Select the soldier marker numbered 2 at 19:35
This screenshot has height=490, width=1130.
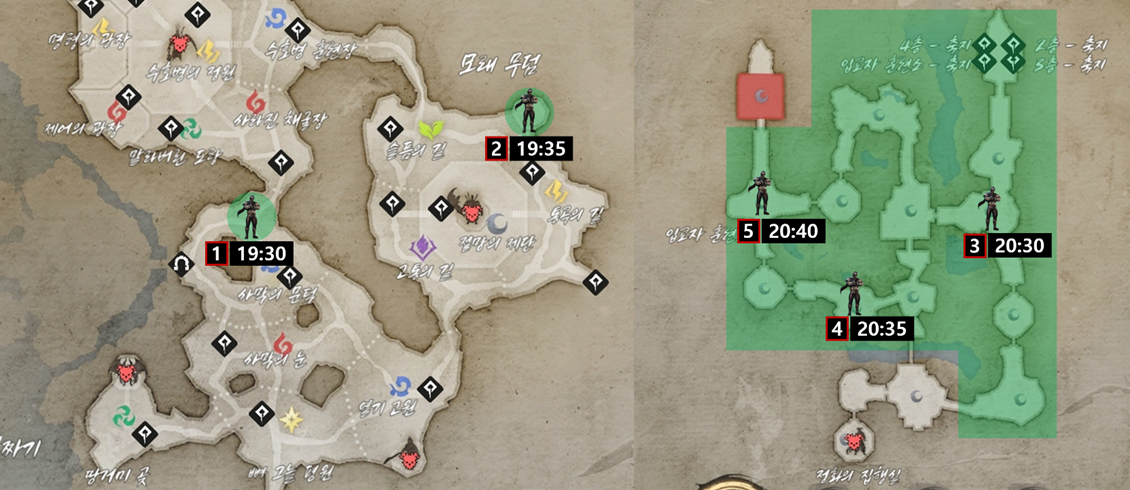(525, 110)
